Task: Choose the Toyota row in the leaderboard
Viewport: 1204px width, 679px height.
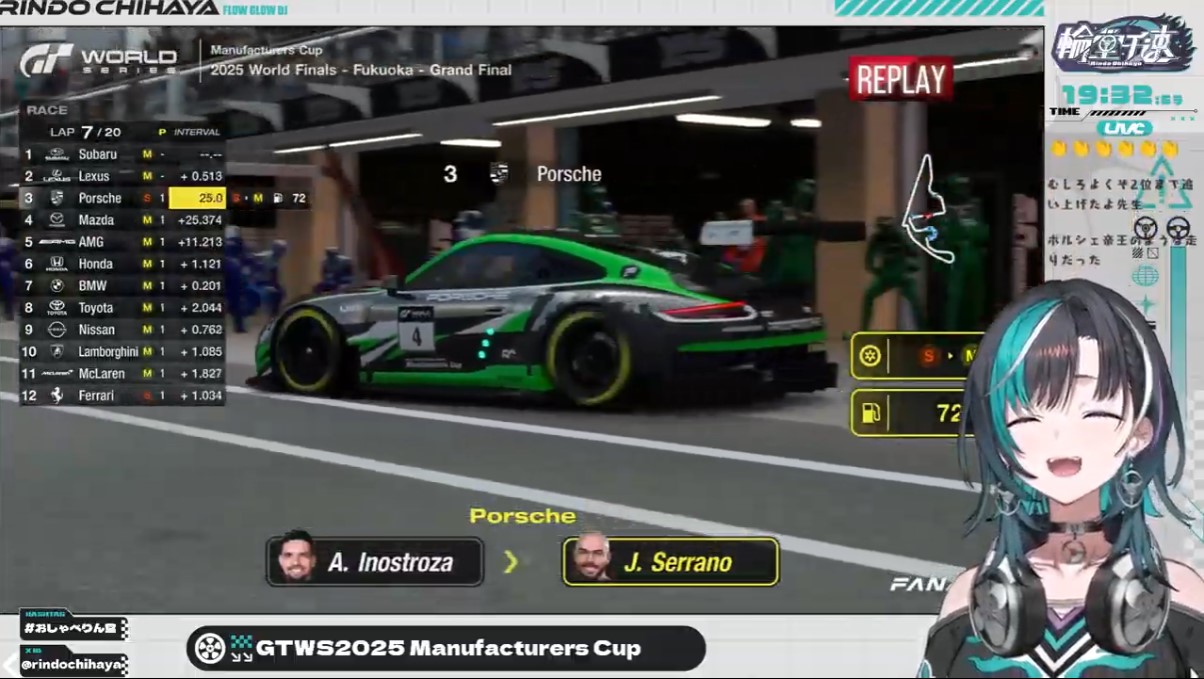Action: [121, 308]
